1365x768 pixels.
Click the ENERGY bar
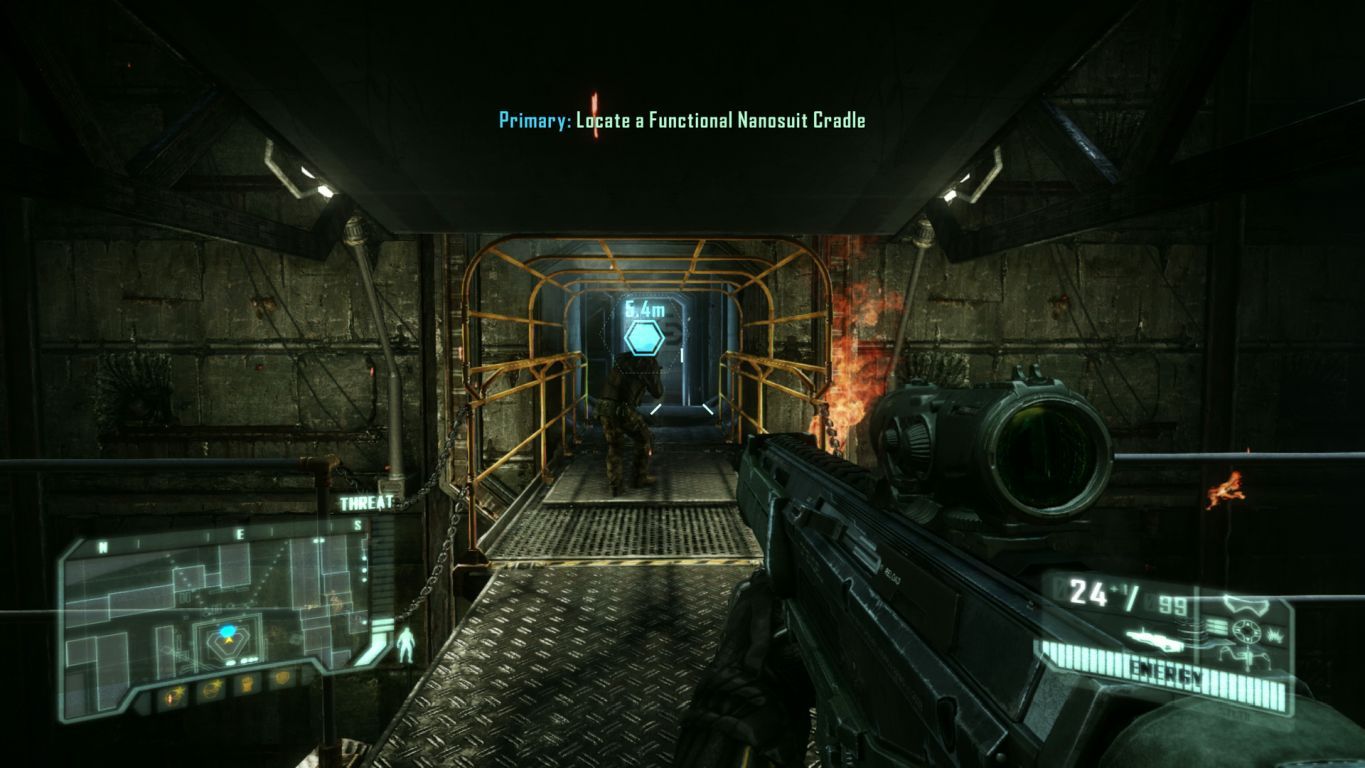tap(1165, 670)
